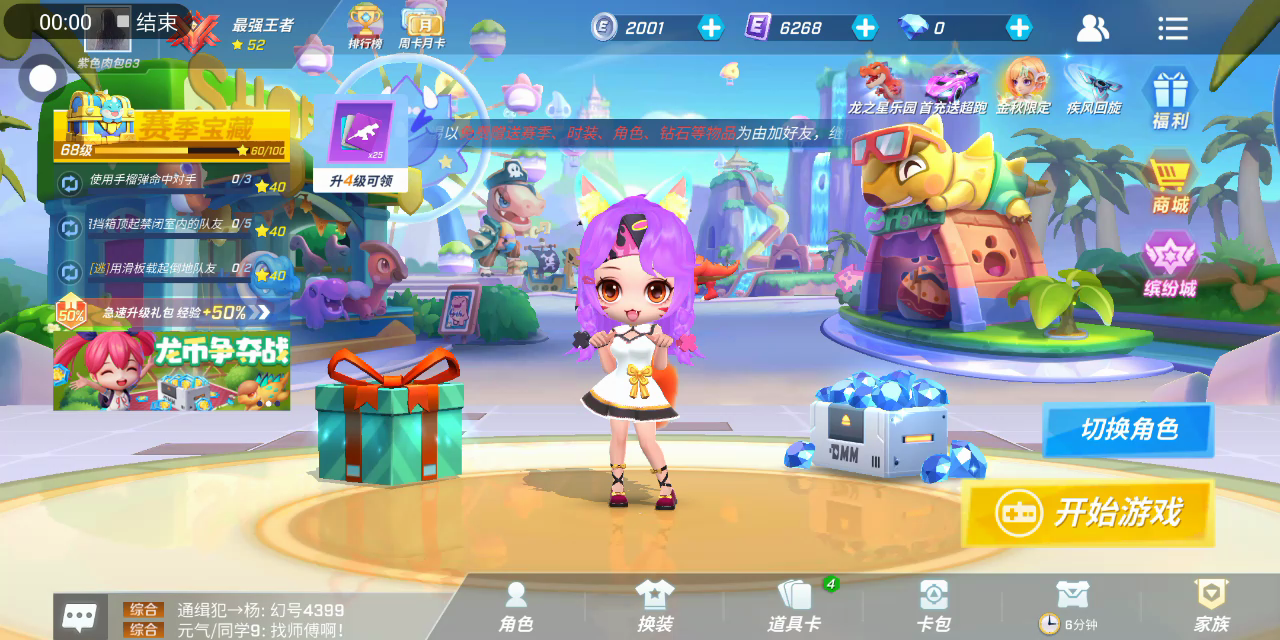Open the 换装 outfit tab

click(x=655, y=607)
